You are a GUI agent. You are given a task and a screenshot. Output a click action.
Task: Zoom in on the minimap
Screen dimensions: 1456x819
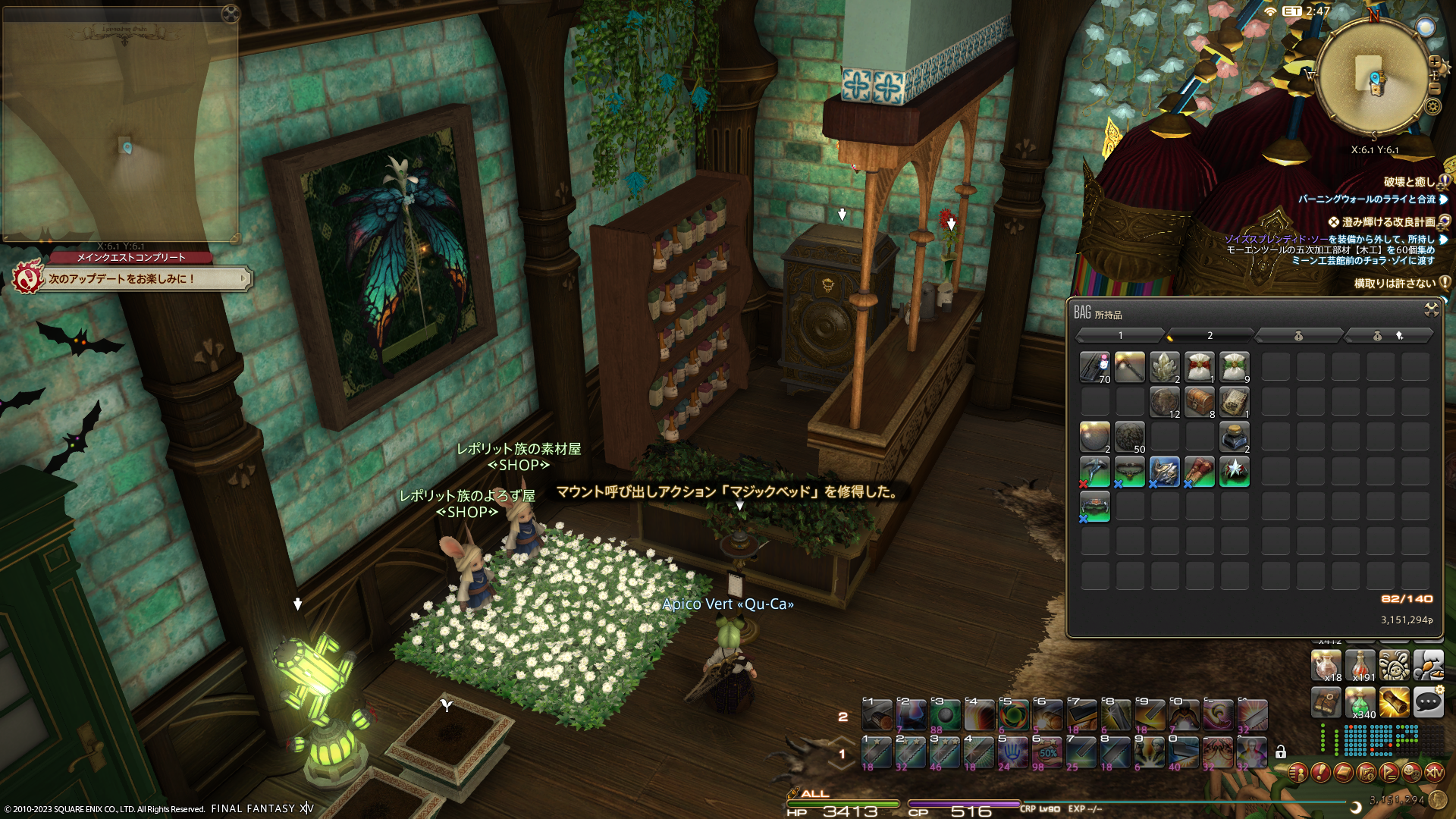point(1434,61)
